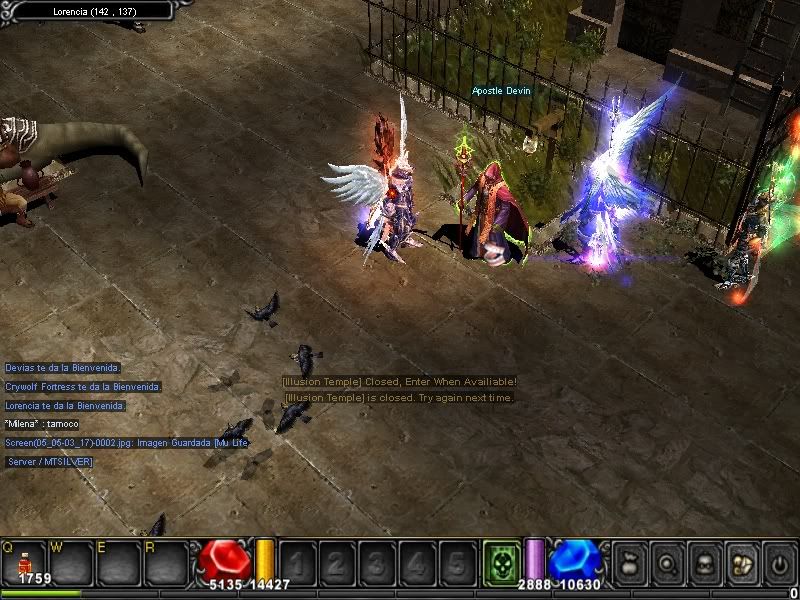Viewport: 800px width, 600px height.
Task: Open the power button system menu
Action: tap(778, 563)
